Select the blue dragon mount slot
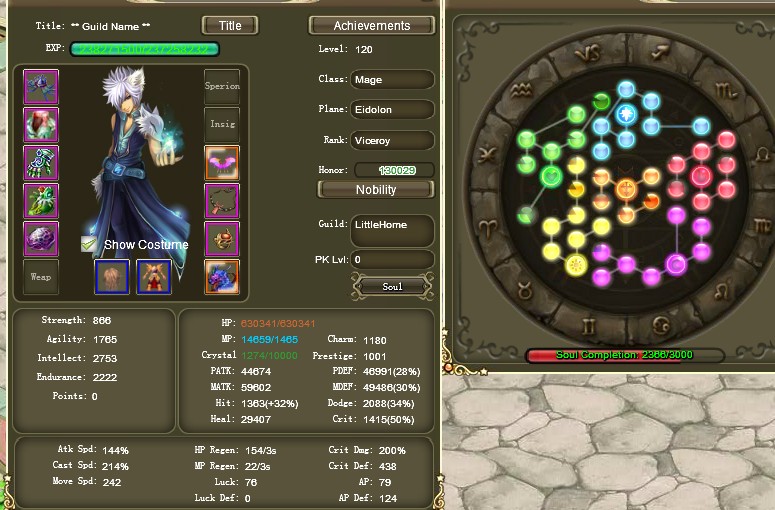Viewport: 775px width, 510px height. [x=222, y=277]
